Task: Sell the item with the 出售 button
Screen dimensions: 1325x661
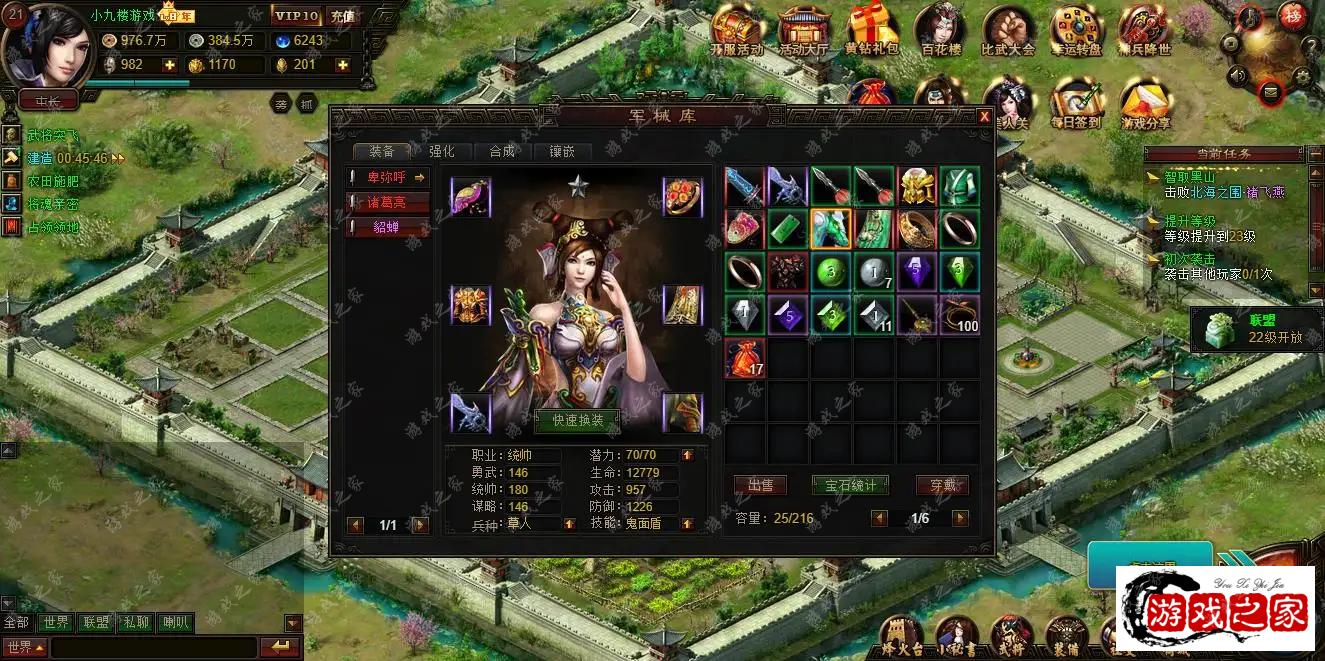Action: tap(760, 486)
